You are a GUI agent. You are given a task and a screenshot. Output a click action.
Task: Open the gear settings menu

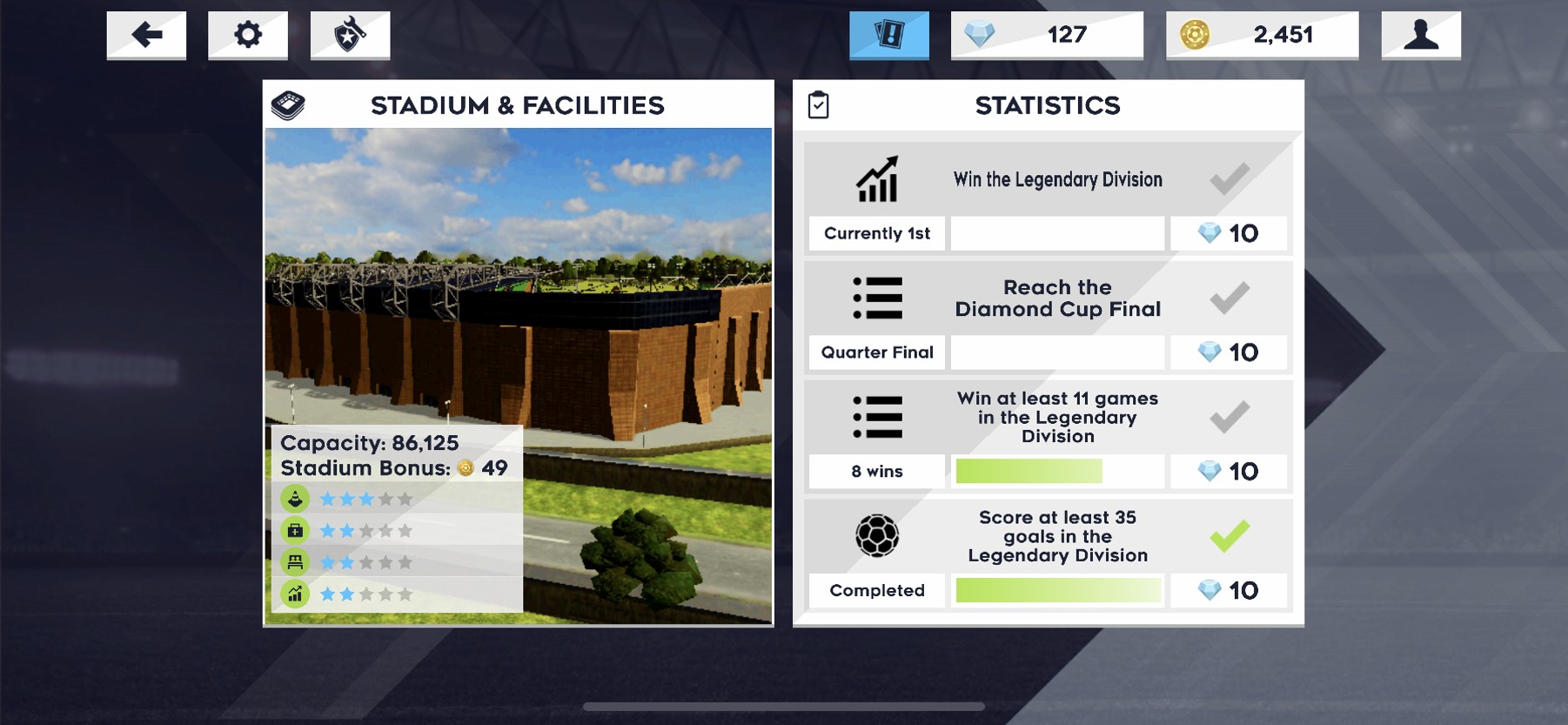248,35
